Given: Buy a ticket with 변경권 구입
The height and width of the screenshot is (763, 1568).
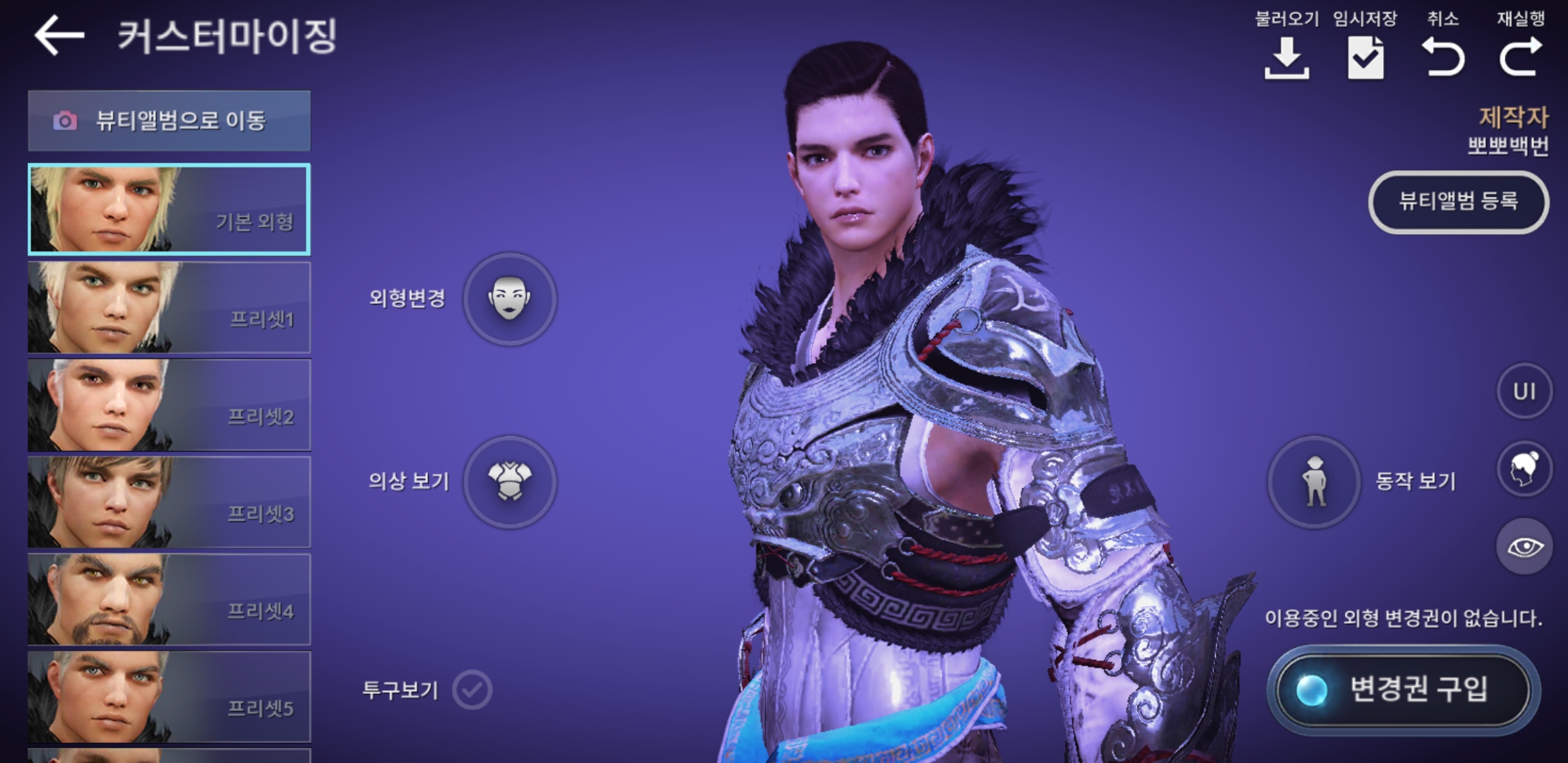Looking at the screenshot, I should pyautogui.click(x=1403, y=689).
